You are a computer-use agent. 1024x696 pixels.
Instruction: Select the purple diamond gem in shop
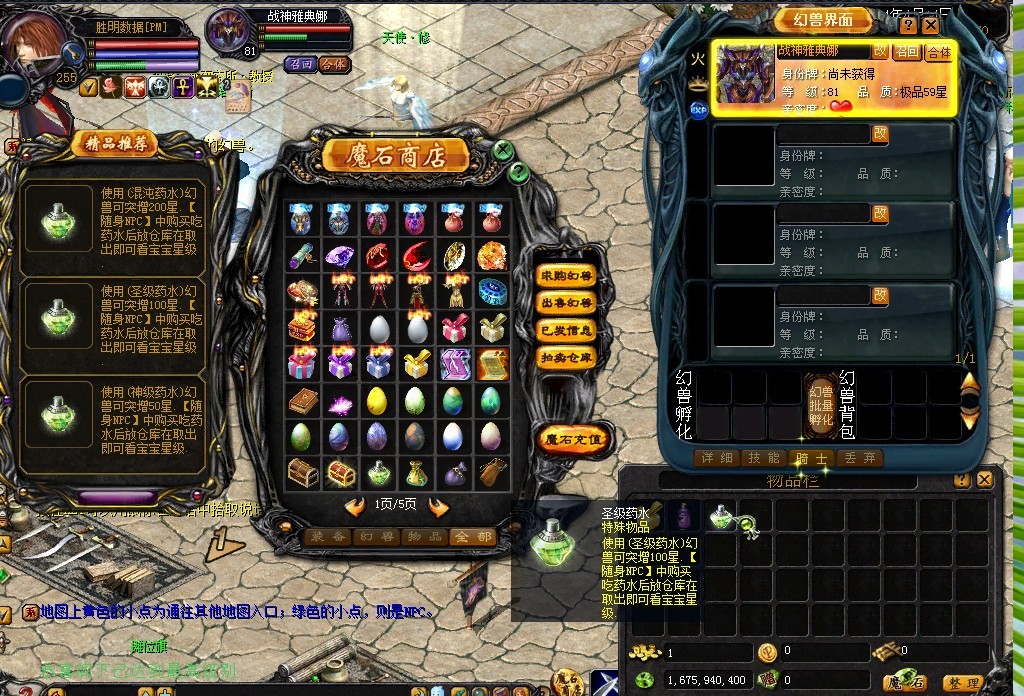point(339,255)
